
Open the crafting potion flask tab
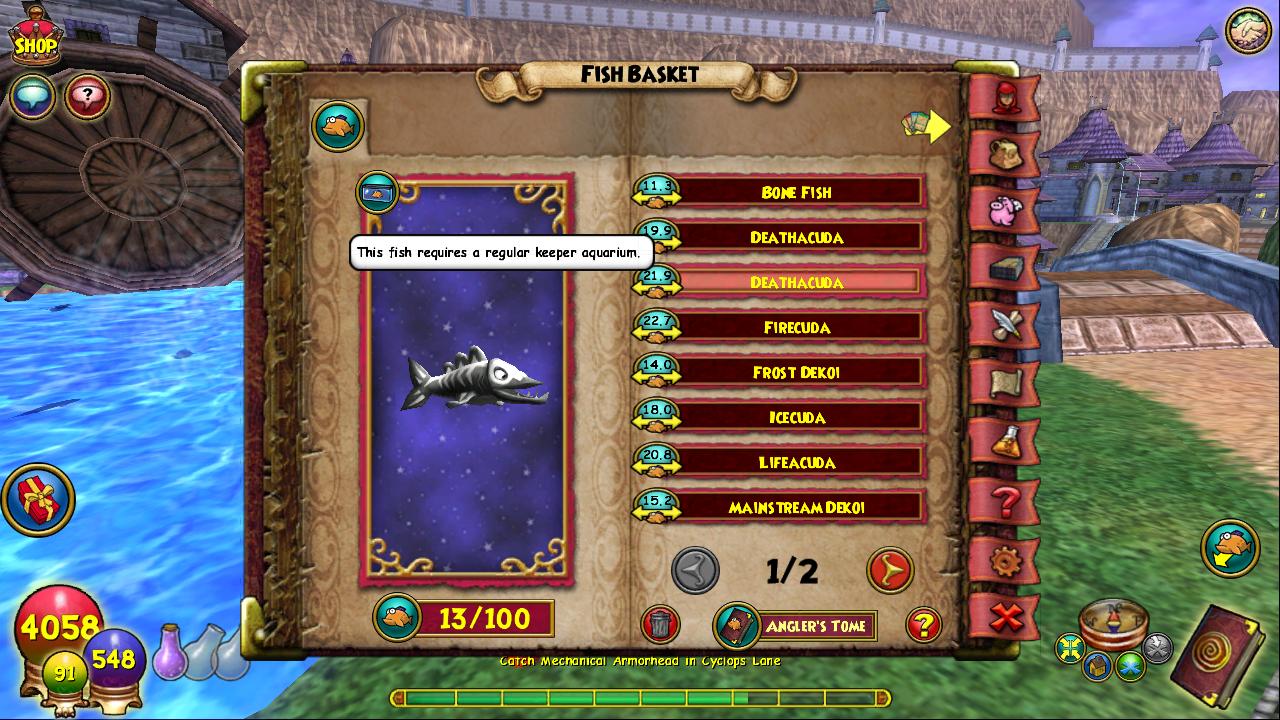pyautogui.click(x=1005, y=440)
